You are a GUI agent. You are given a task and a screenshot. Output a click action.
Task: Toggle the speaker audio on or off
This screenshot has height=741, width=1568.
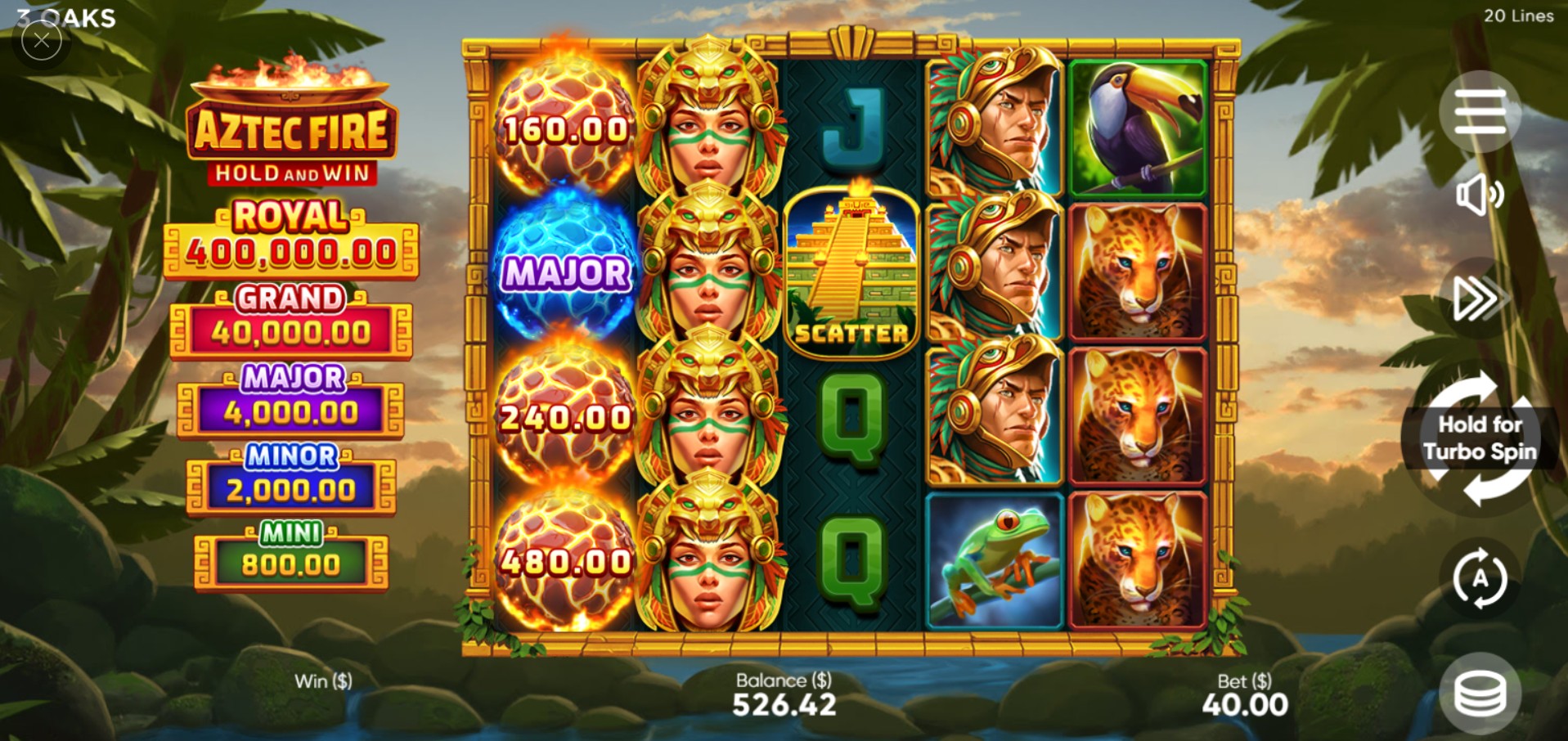pos(1479,195)
